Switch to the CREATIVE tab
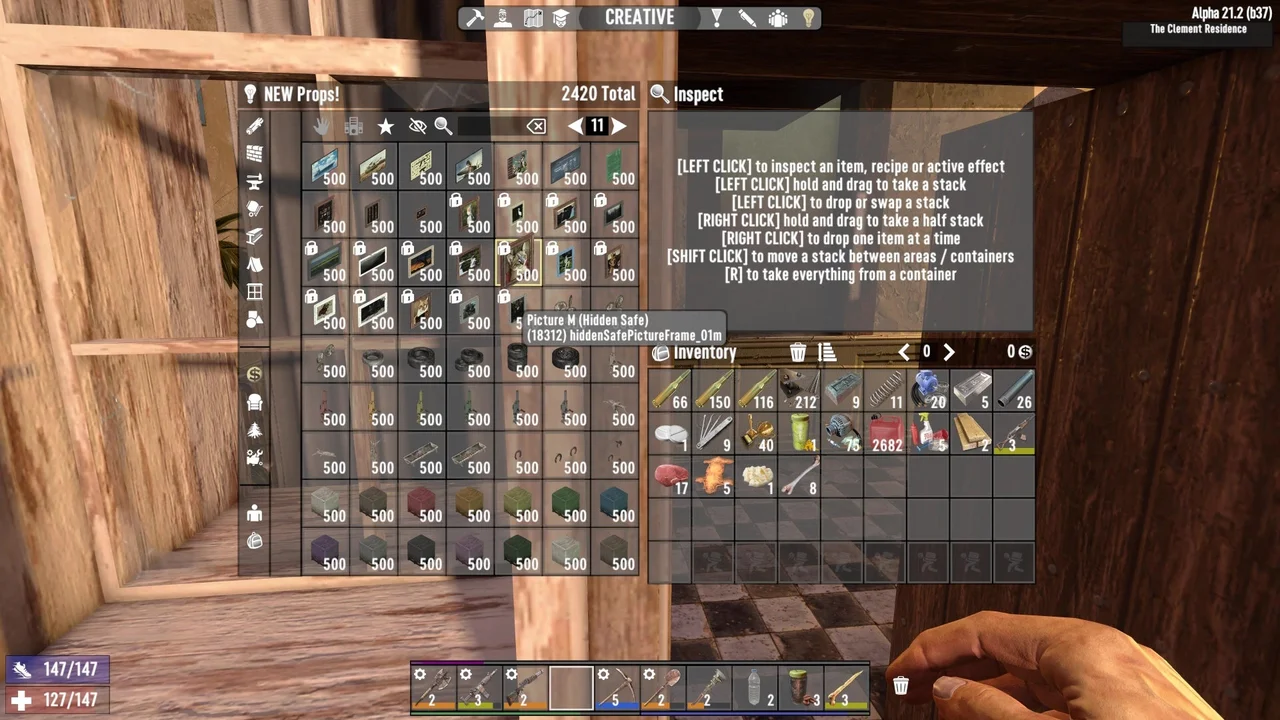This screenshot has width=1280, height=720. (x=640, y=17)
